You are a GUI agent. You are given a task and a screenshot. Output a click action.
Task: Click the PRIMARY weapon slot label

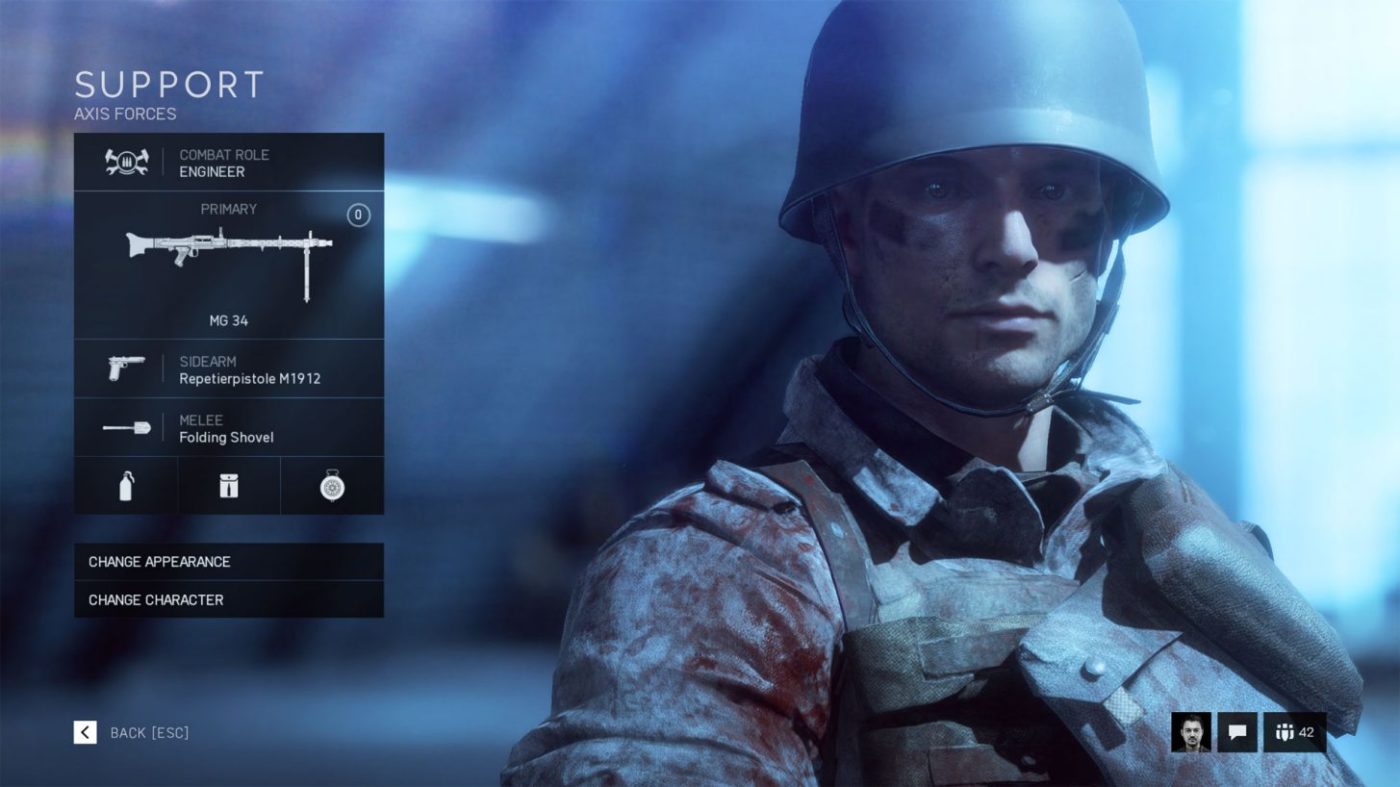point(228,209)
